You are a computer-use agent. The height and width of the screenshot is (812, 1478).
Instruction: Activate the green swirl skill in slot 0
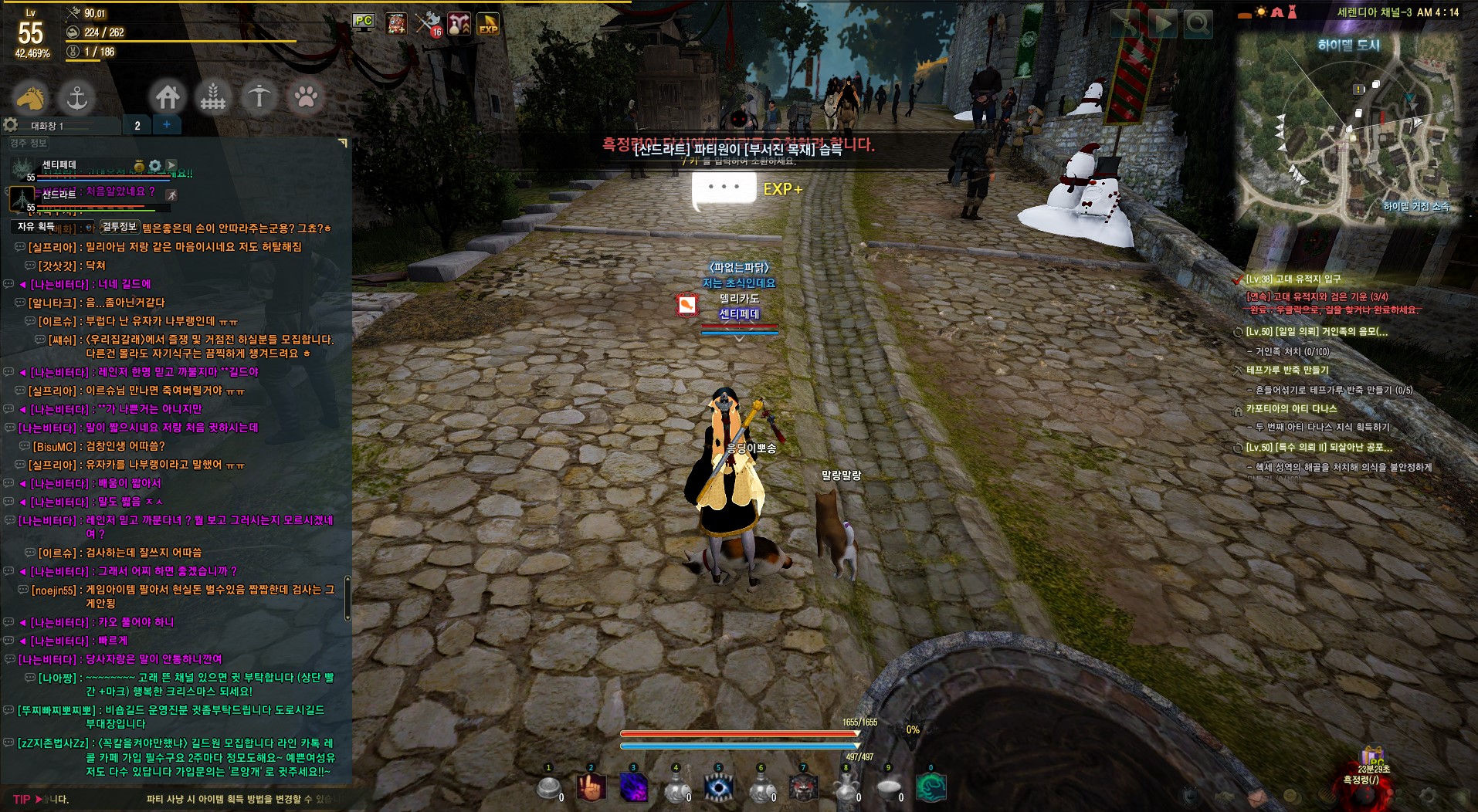click(931, 787)
